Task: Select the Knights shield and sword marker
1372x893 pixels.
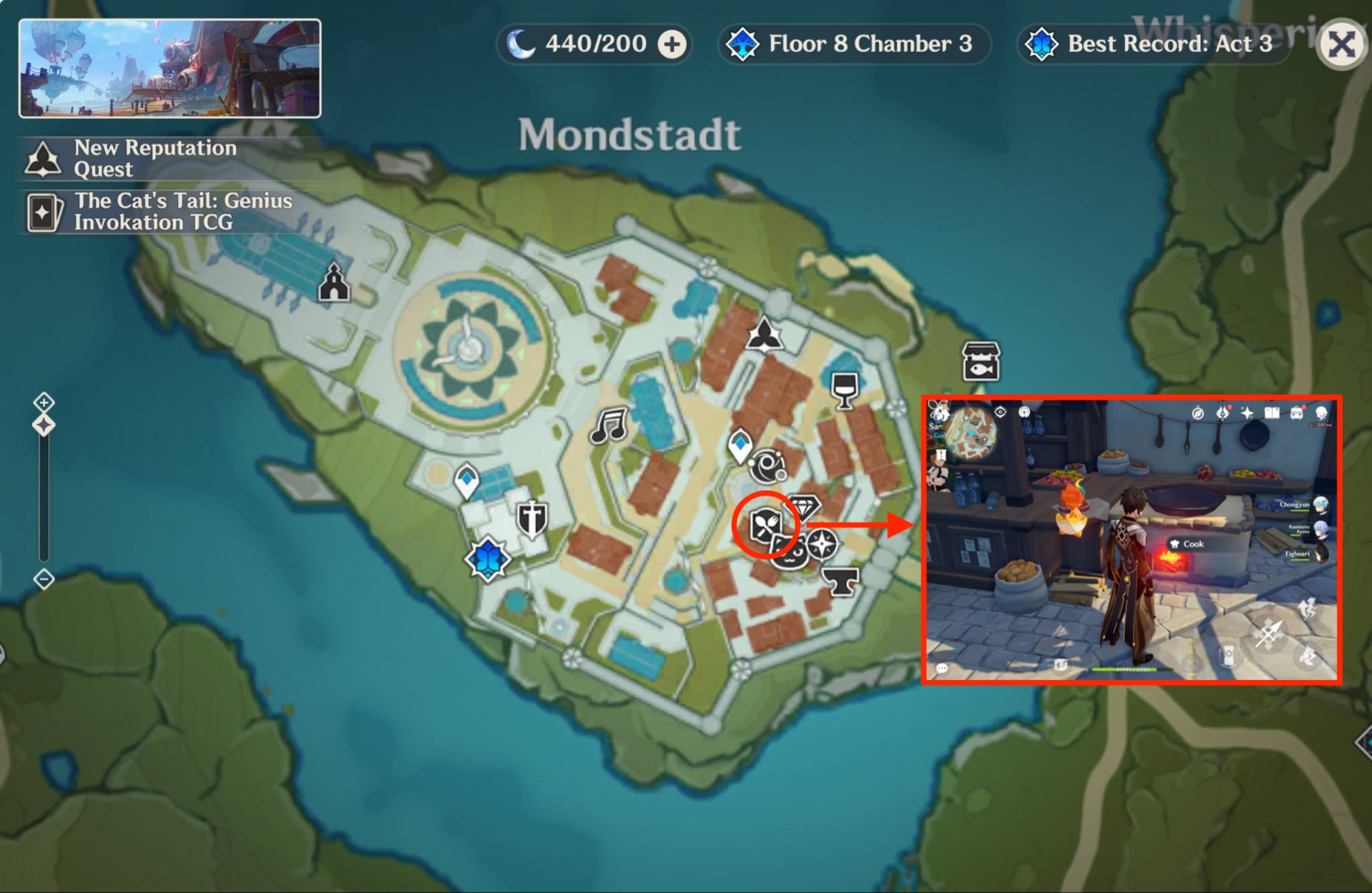Action: [x=532, y=518]
